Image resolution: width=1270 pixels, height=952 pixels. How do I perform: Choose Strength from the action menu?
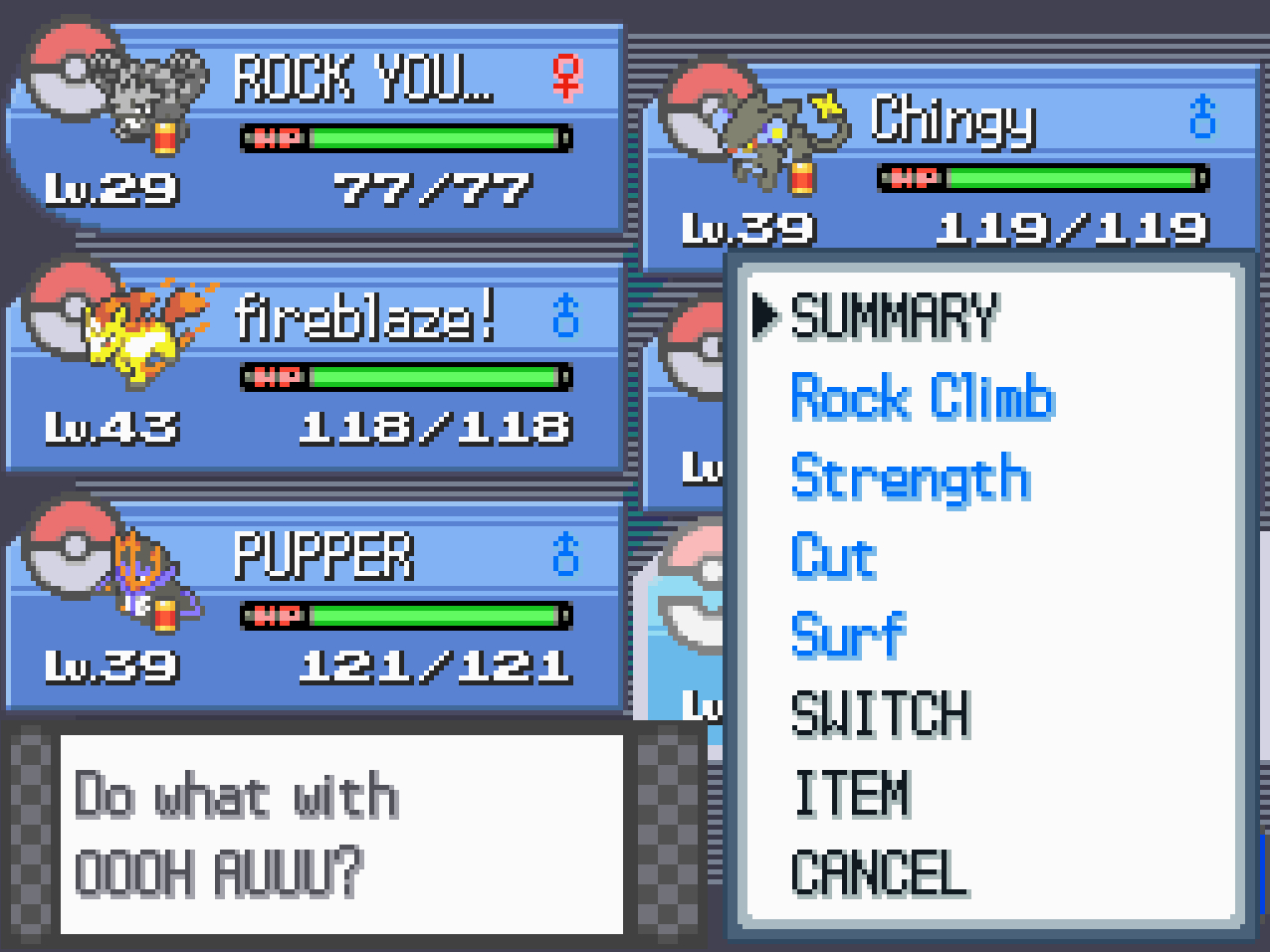tap(910, 476)
